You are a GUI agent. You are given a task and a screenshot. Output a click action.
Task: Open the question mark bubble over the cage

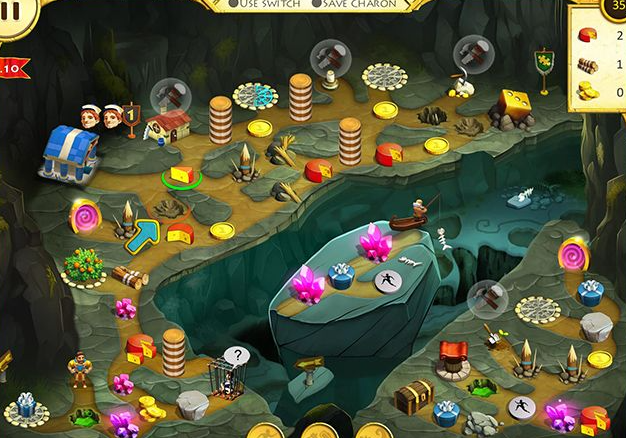pos(236,355)
